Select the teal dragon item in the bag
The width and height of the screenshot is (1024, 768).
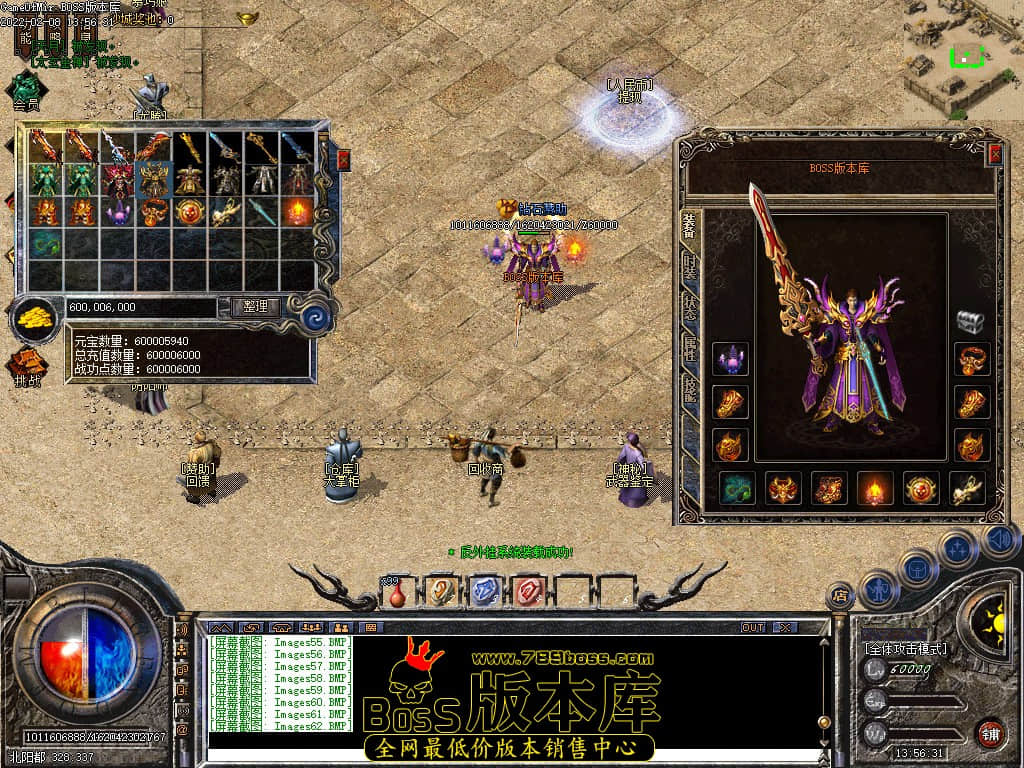click(x=45, y=244)
